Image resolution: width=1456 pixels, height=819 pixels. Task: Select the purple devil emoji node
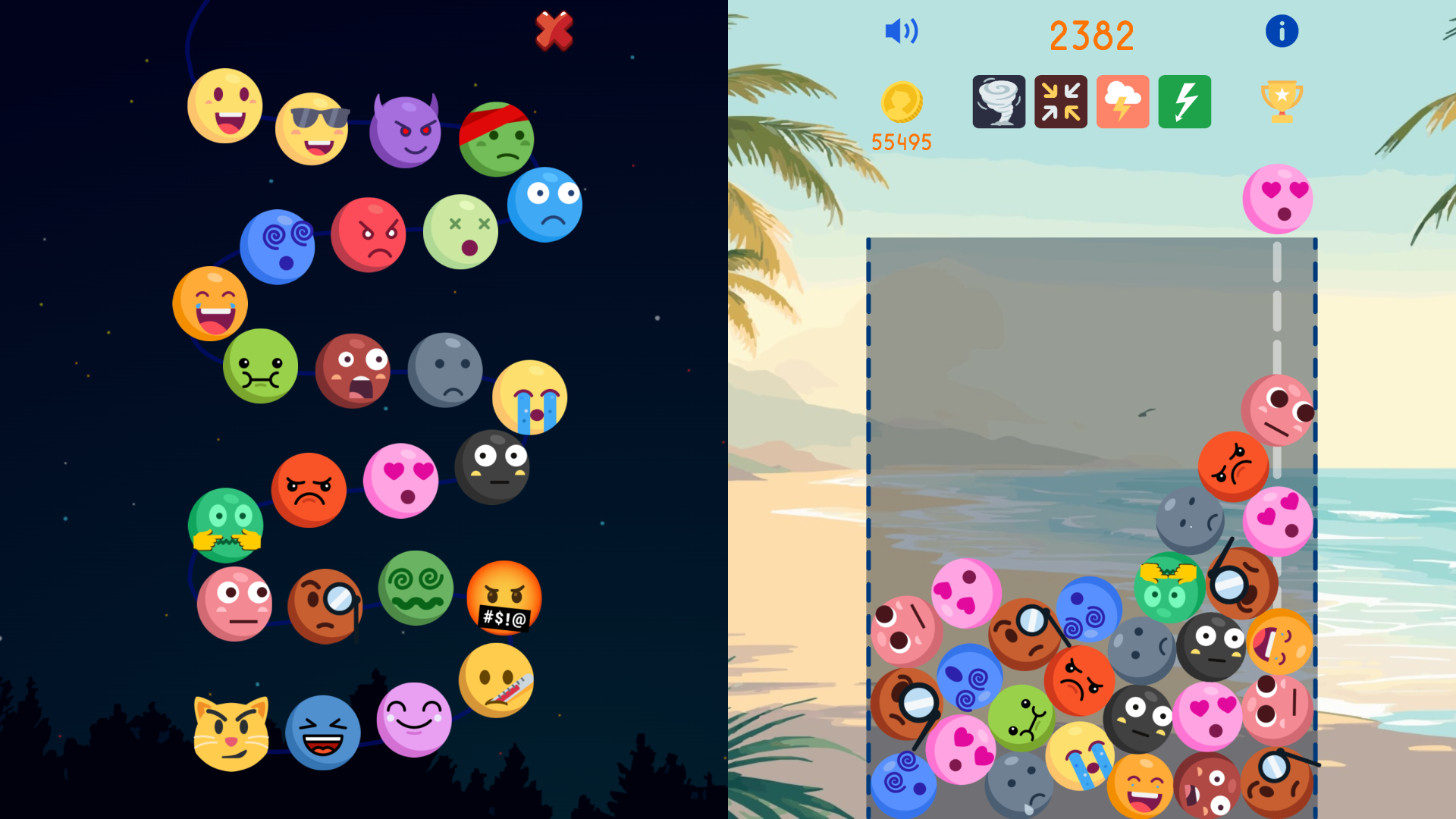406,128
